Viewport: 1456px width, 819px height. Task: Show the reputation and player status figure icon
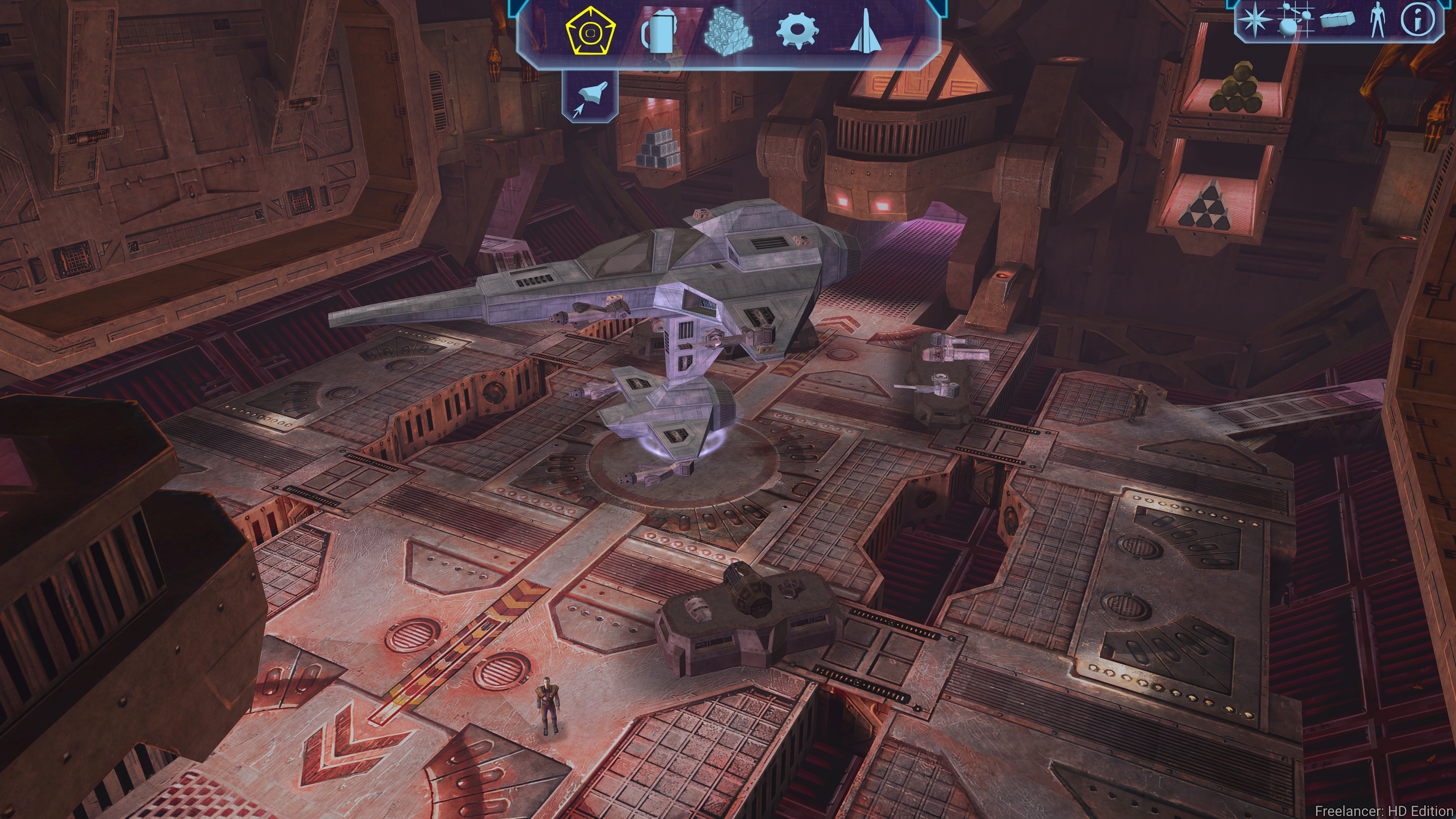click(x=1378, y=20)
